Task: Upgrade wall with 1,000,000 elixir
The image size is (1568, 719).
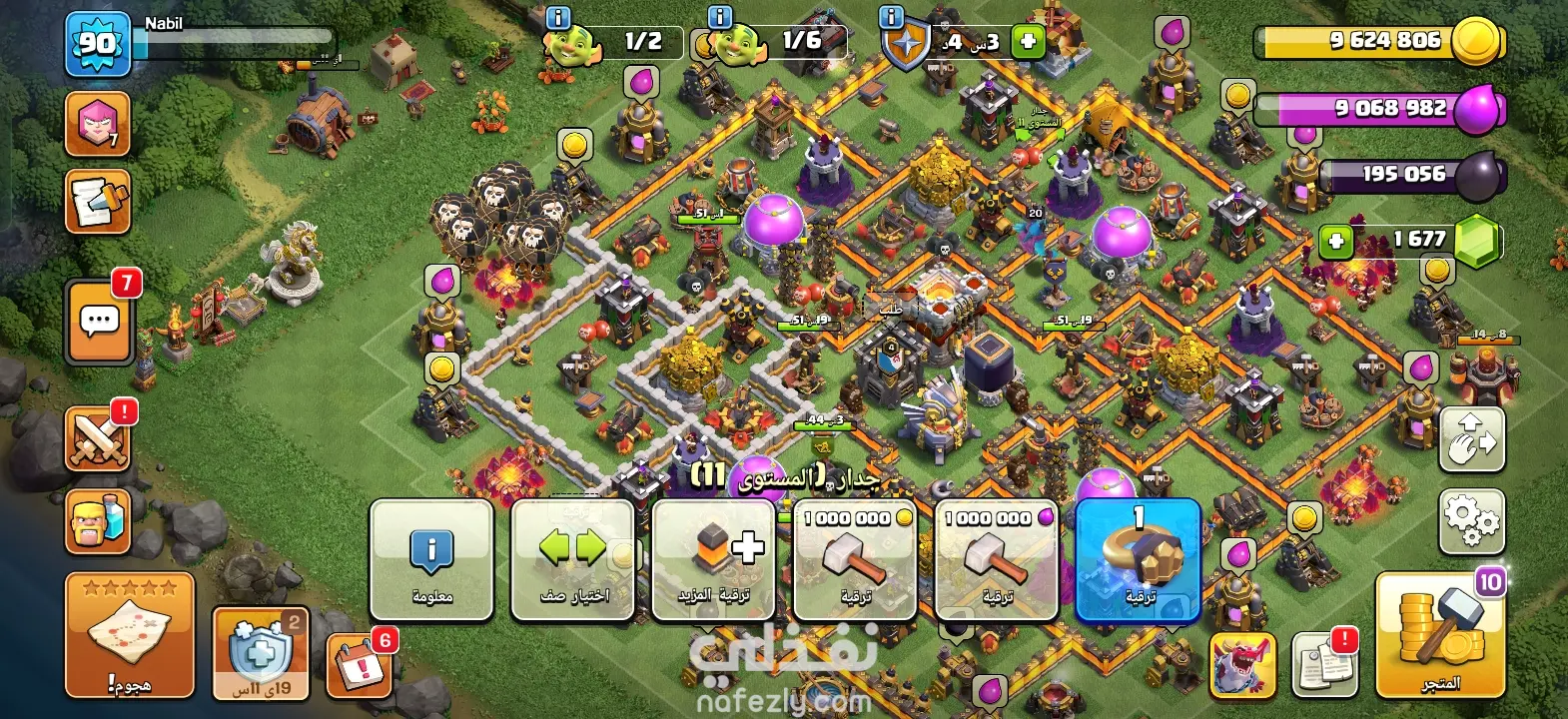Action: (x=996, y=560)
